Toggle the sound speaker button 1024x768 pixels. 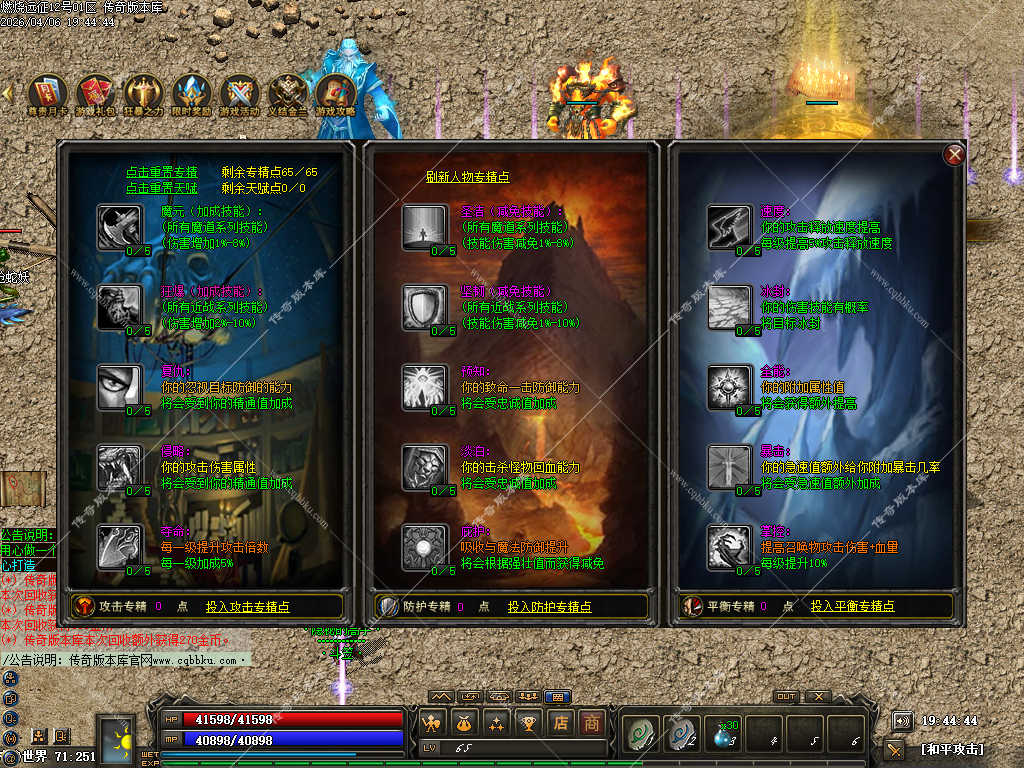[x=902, y=721]
